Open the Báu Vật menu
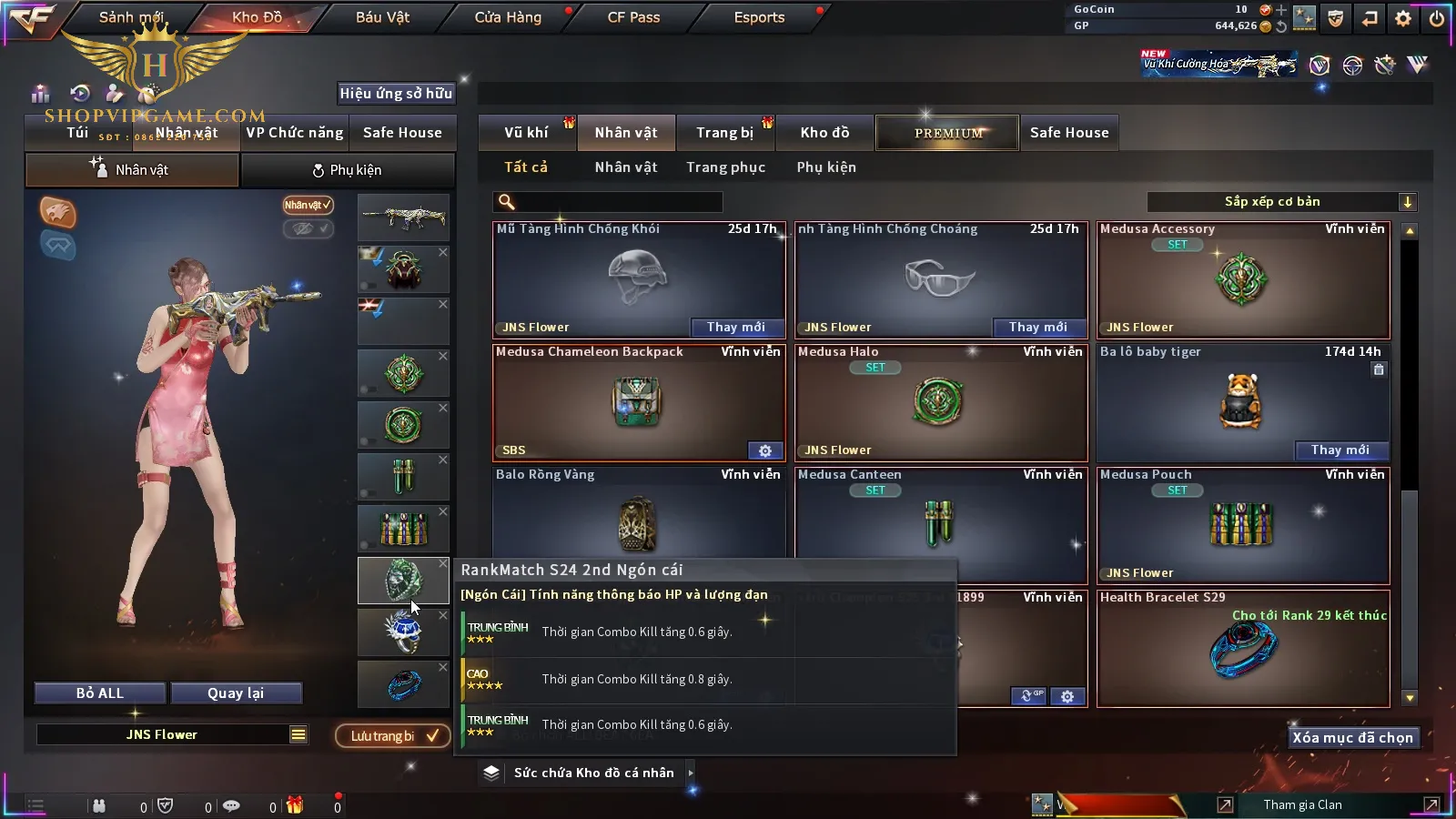 tap(382, 17)
